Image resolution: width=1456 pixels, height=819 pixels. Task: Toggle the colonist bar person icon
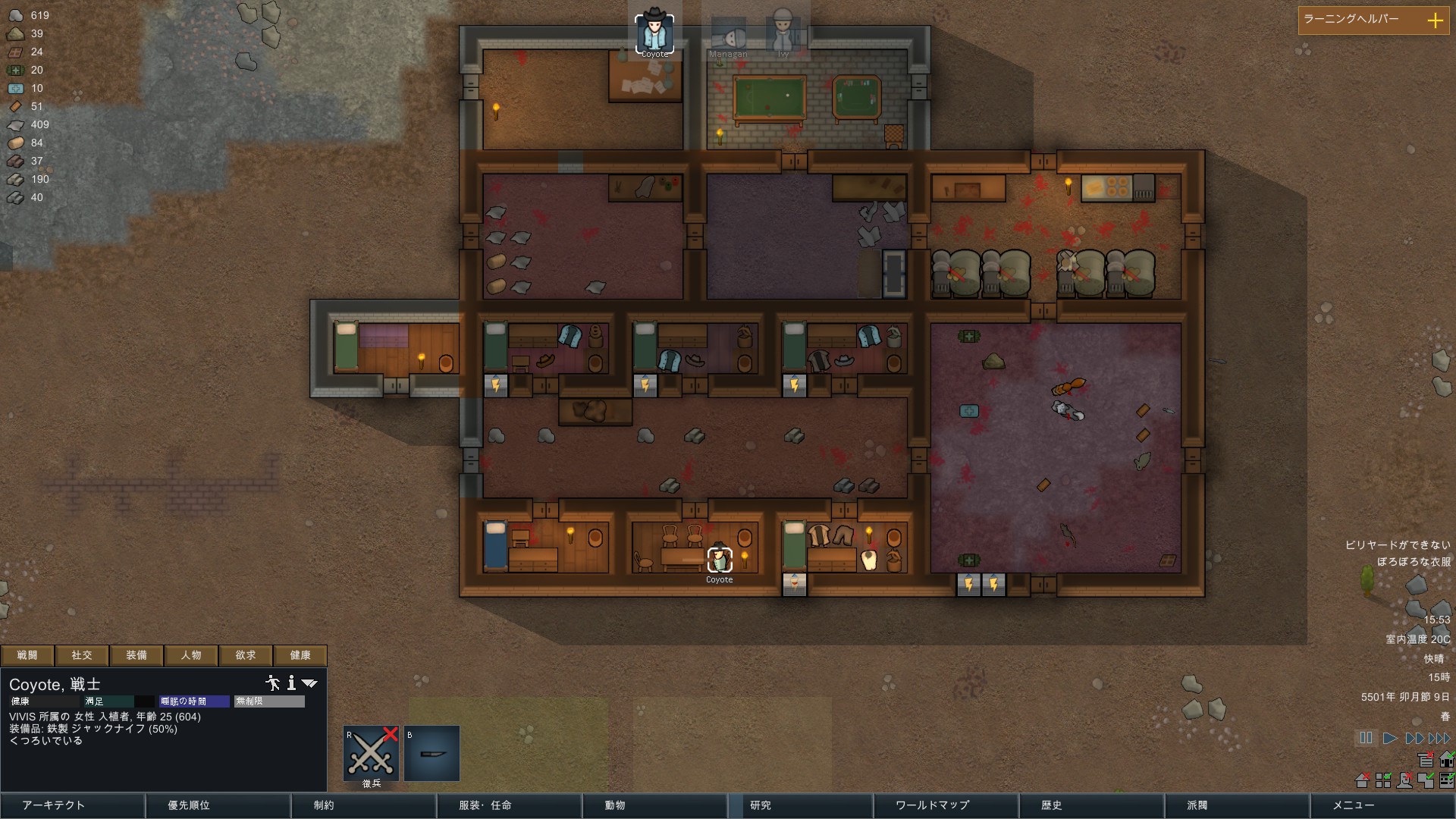coord(1404,781)
